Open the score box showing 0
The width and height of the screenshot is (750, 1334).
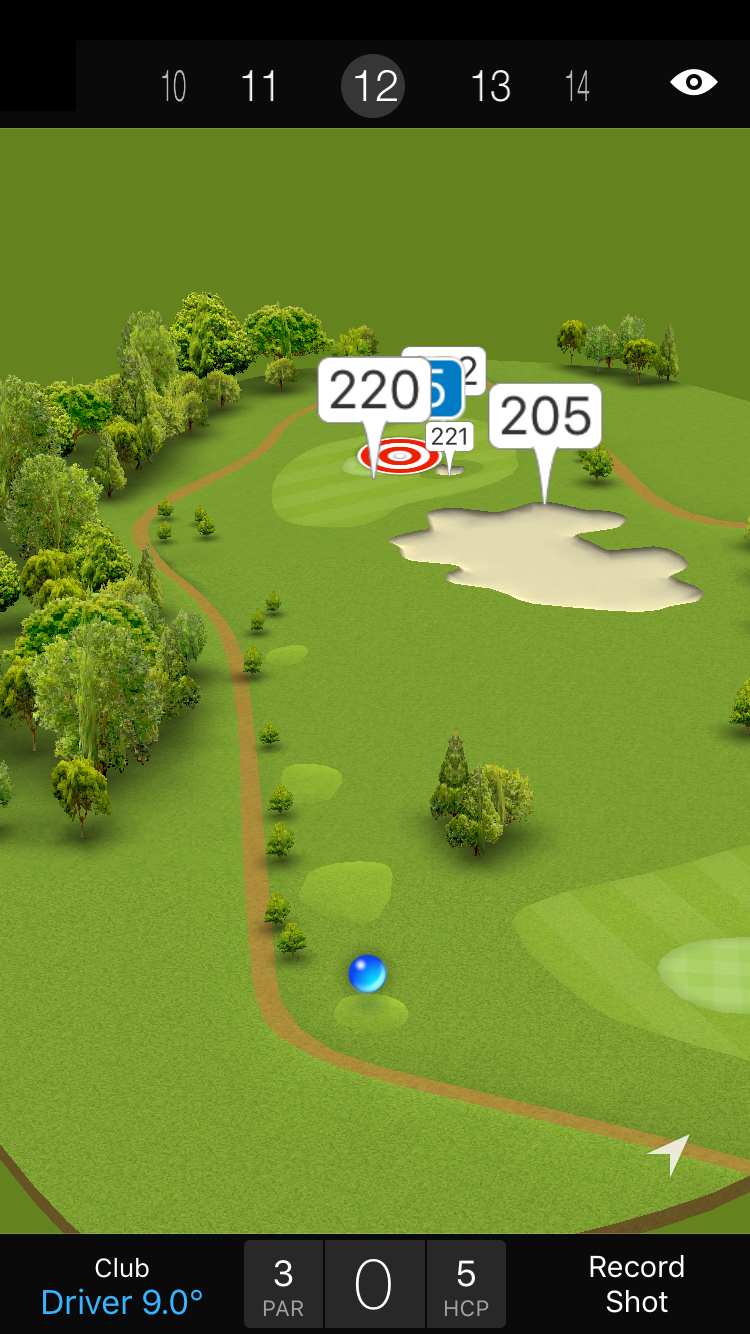pos(374,1285)
